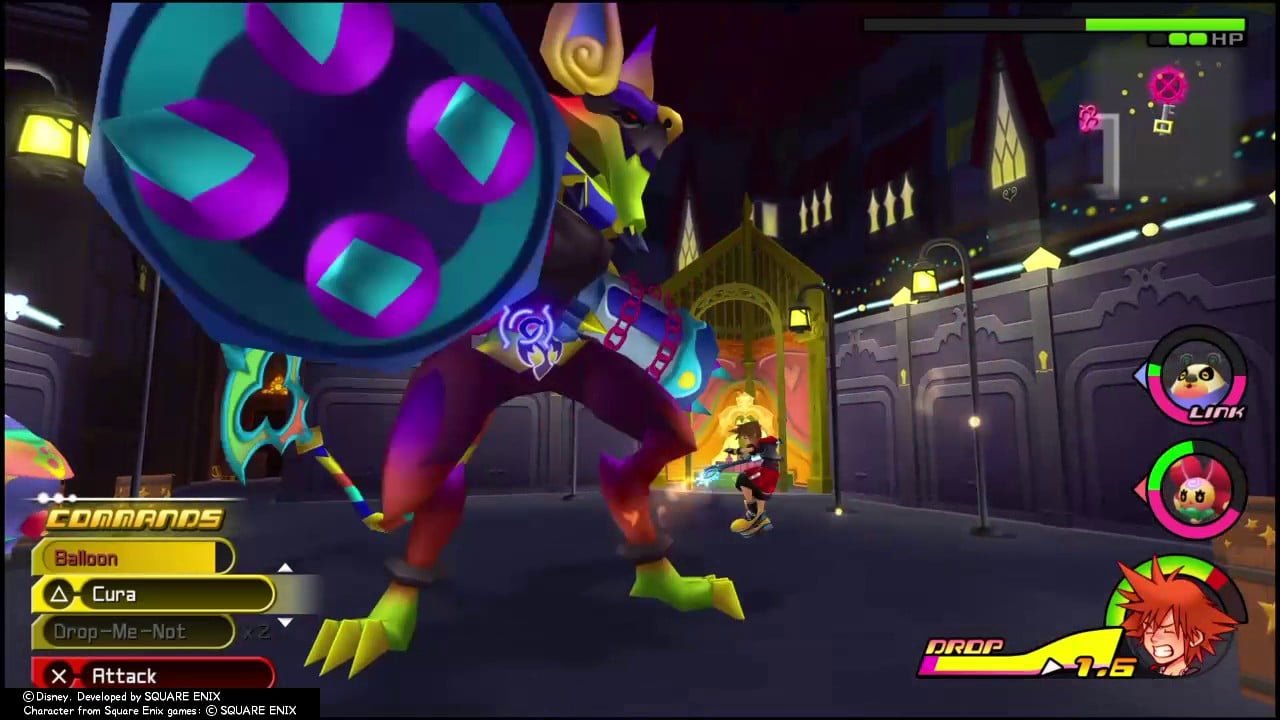Select the rabbit Dream Eater portrait
This screenshot has width=1280, height=720.
pyautogui.click(x=1196, y=488)
